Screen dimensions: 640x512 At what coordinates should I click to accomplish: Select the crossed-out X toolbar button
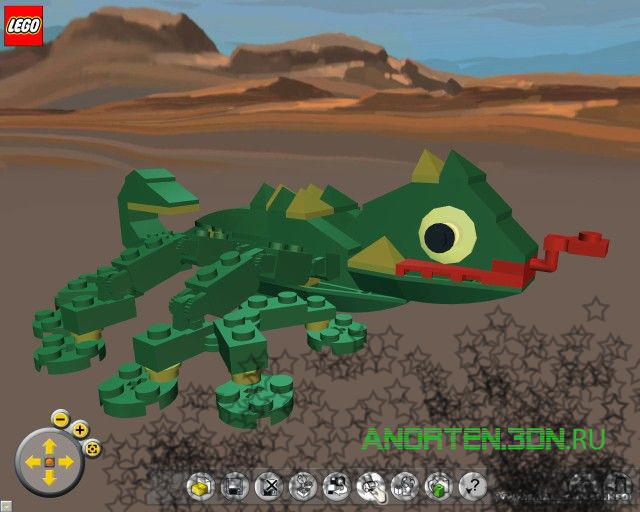tap(268, 487)
